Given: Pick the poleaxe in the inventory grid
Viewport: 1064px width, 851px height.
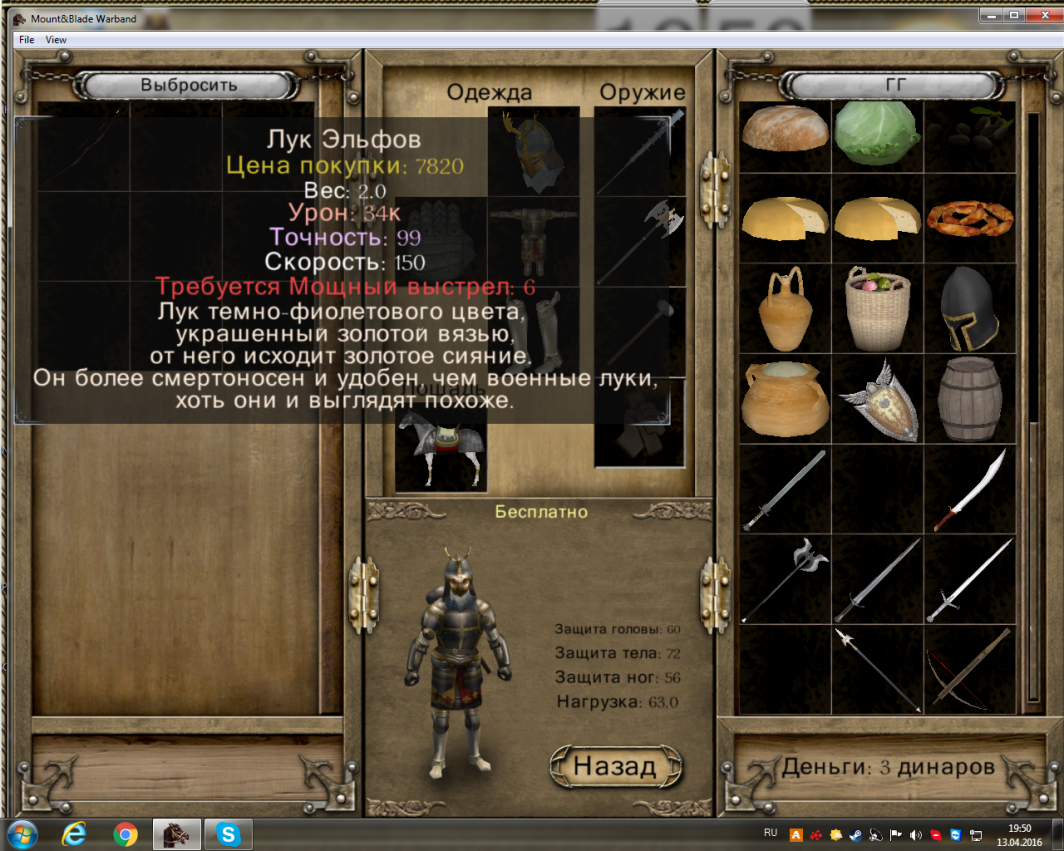Looking at the screenshot, I should pos(785,580).
